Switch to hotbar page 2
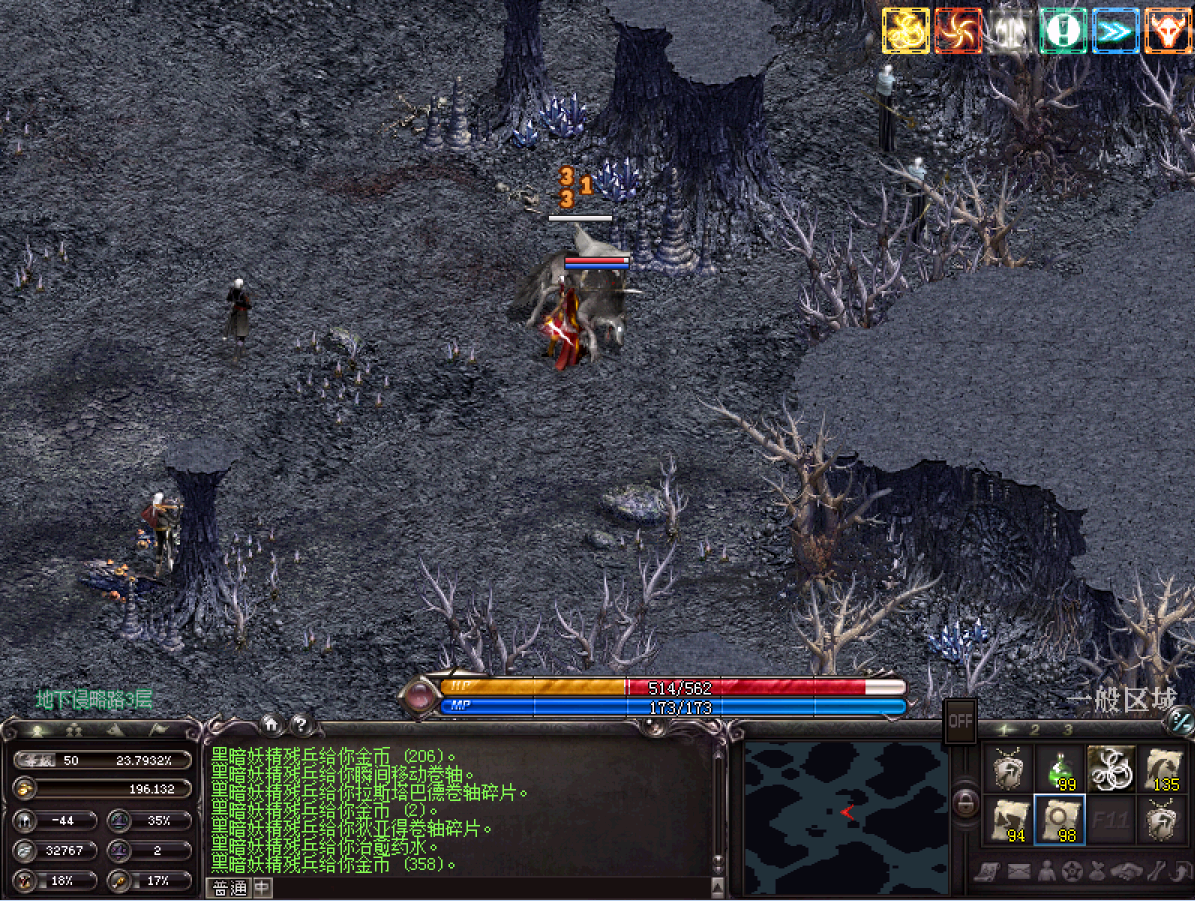This screenshot has height=901, width=1195. pyautogui.click(x=1035, y=730)
